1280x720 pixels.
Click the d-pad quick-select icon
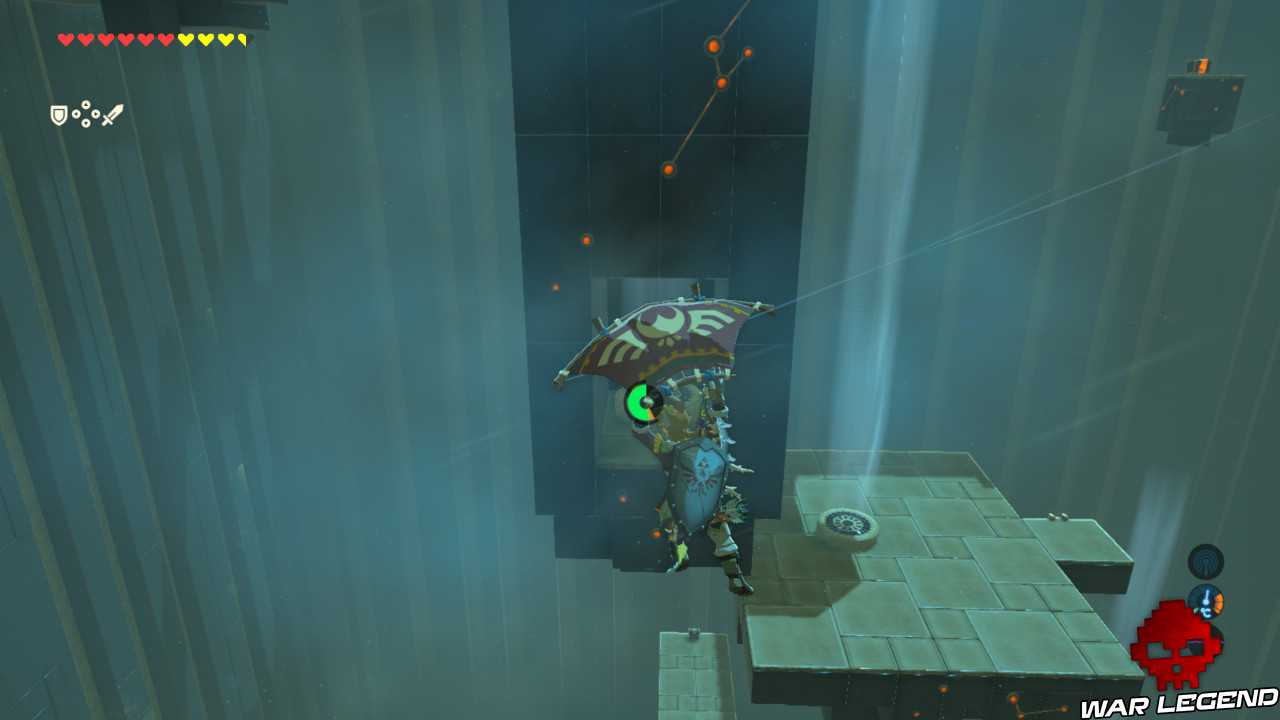(85, 114)
